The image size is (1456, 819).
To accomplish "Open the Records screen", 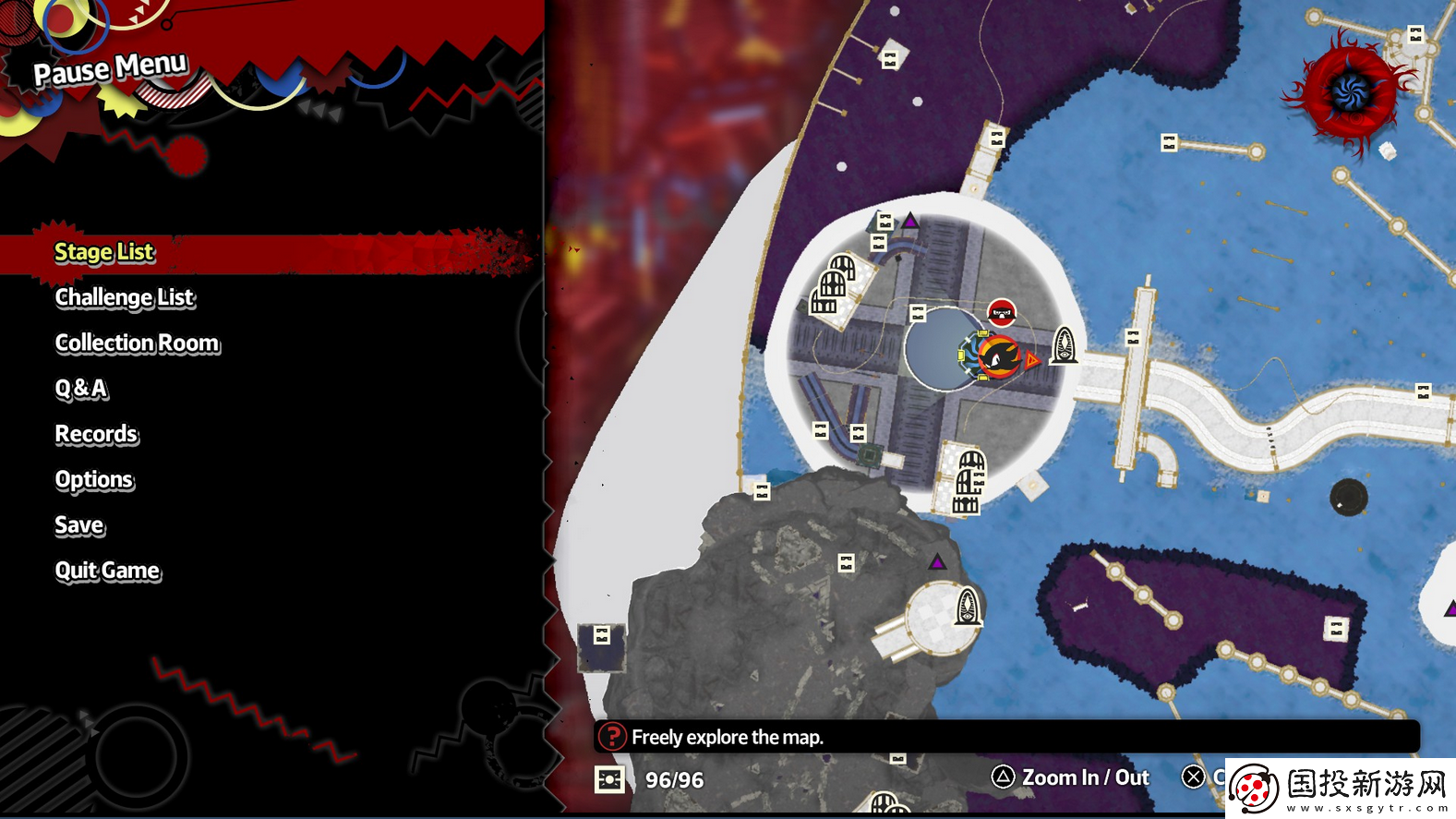I will pos(97,434).
